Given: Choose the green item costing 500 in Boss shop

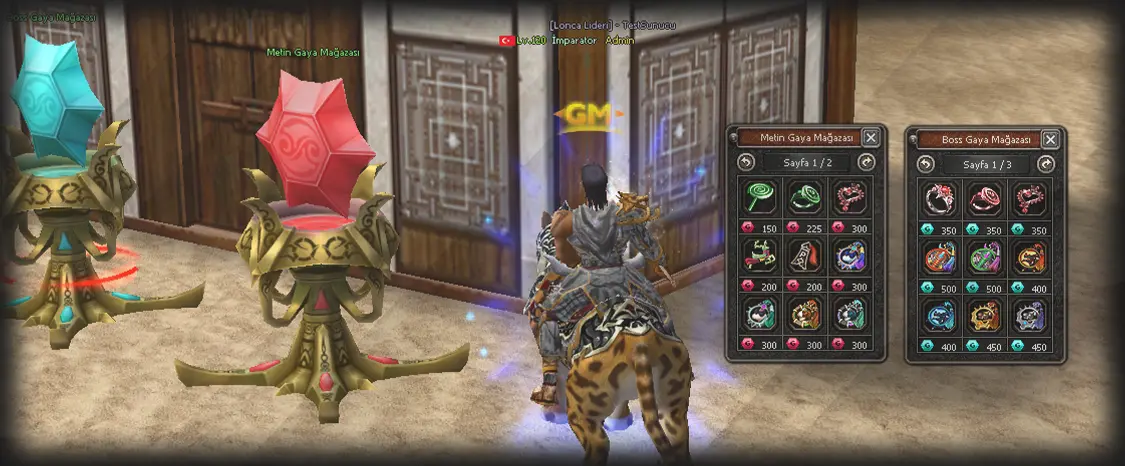Looking at the screenshot, I should [x=985, y=257].
